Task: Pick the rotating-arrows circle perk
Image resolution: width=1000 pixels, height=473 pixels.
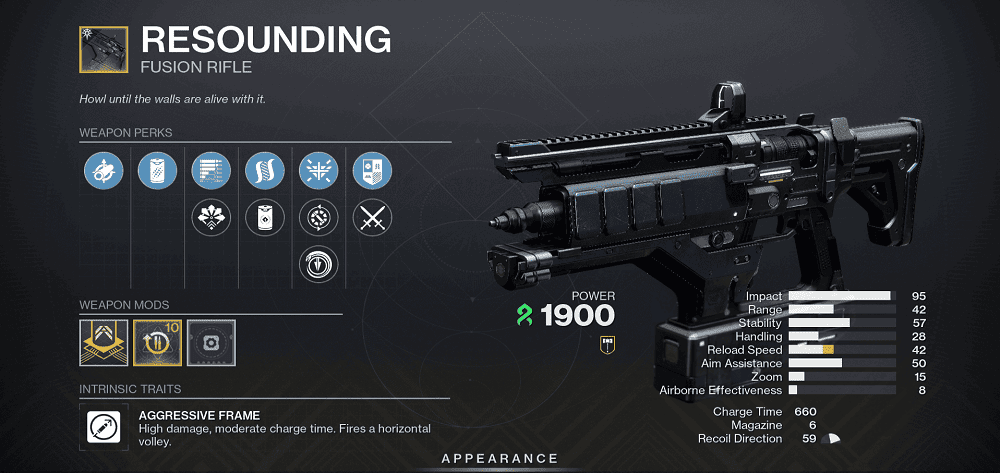Action: click(x=319, y=216)
